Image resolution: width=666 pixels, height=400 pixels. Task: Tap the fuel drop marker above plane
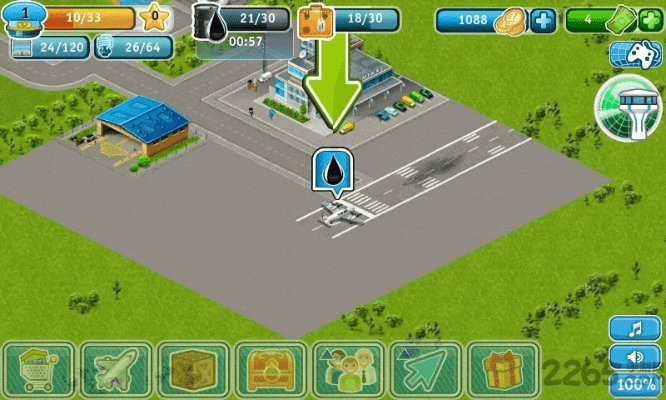334,172
